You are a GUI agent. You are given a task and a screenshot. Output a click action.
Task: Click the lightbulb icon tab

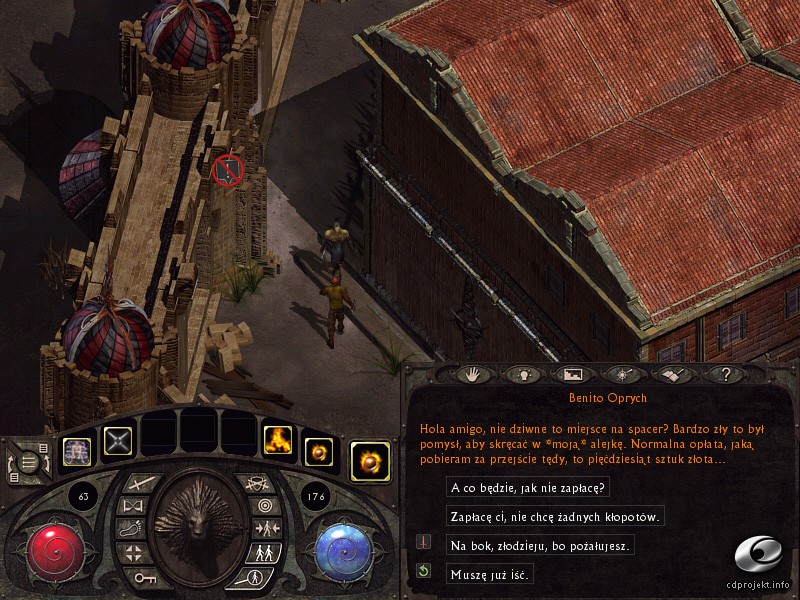[x=521, y=374]
